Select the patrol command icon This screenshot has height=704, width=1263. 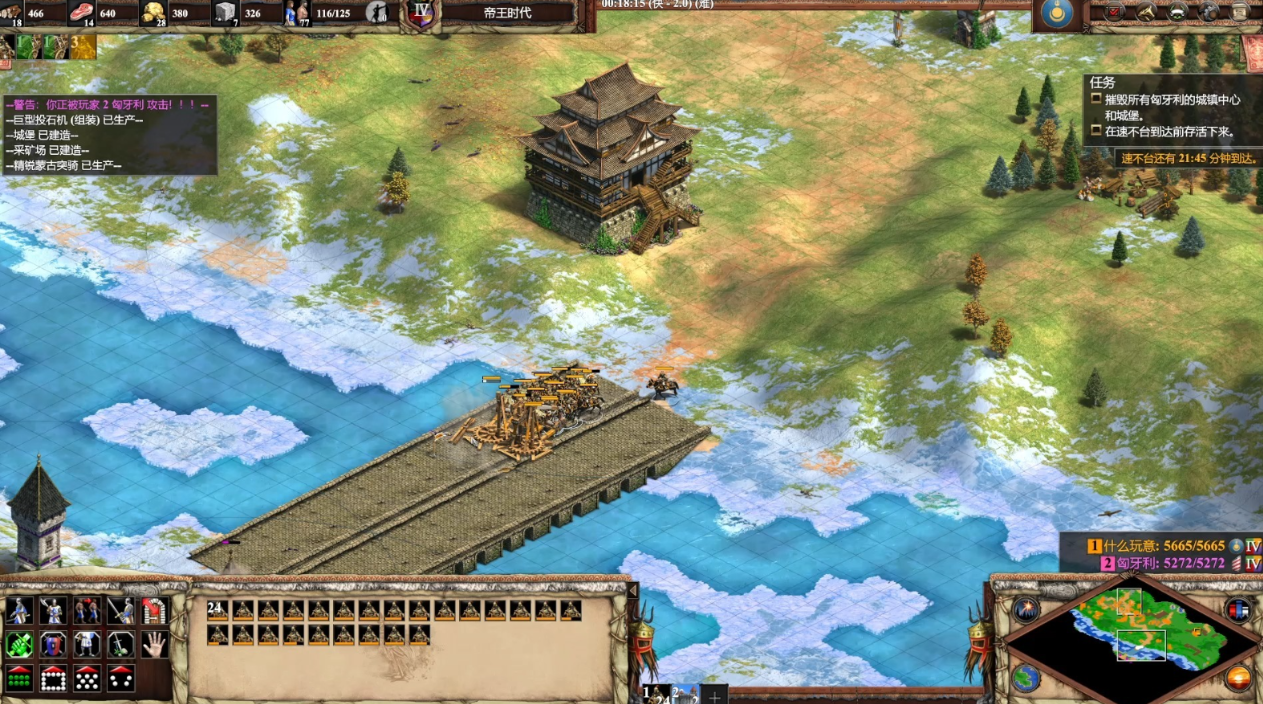click(20, 610)
